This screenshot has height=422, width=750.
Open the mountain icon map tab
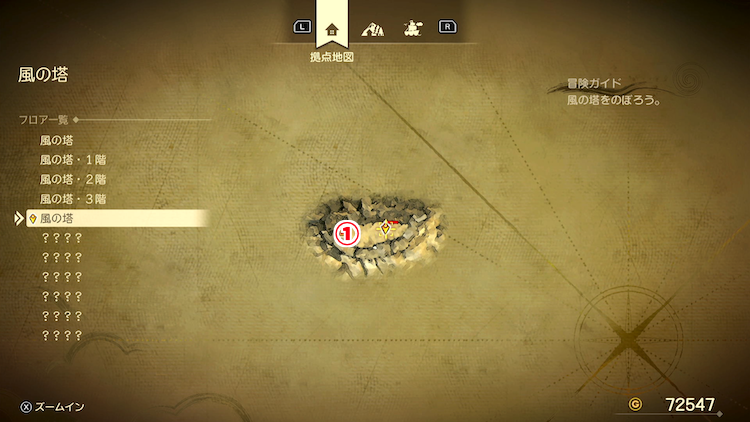[x=371, y=28]
